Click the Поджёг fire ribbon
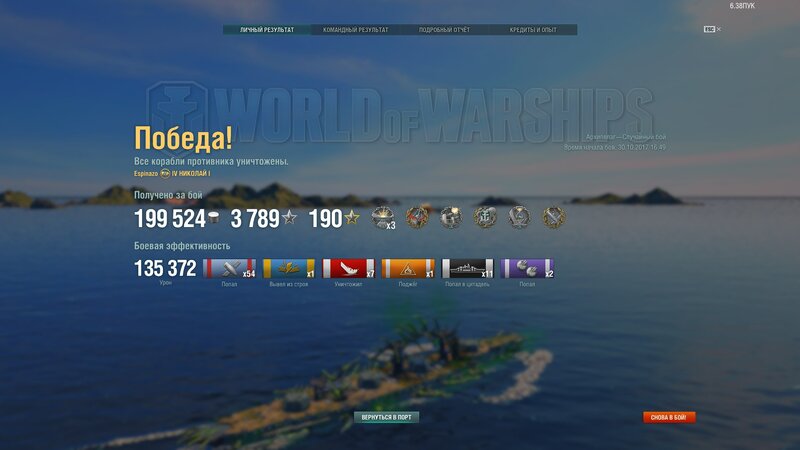This screenshot has height=450, width=800. pyautogui.click(x=408, y=268)
